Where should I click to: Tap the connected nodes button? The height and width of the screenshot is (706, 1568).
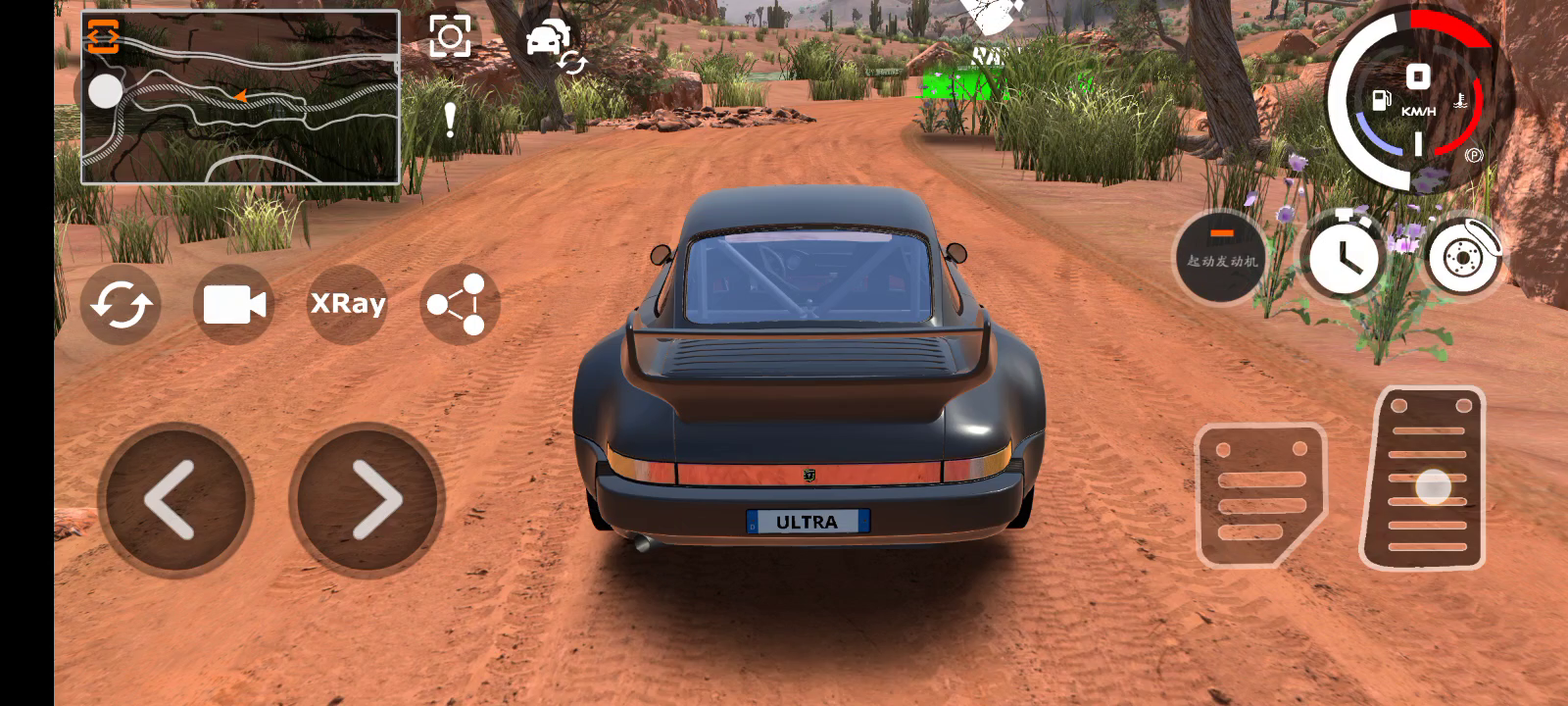(460, 305)
